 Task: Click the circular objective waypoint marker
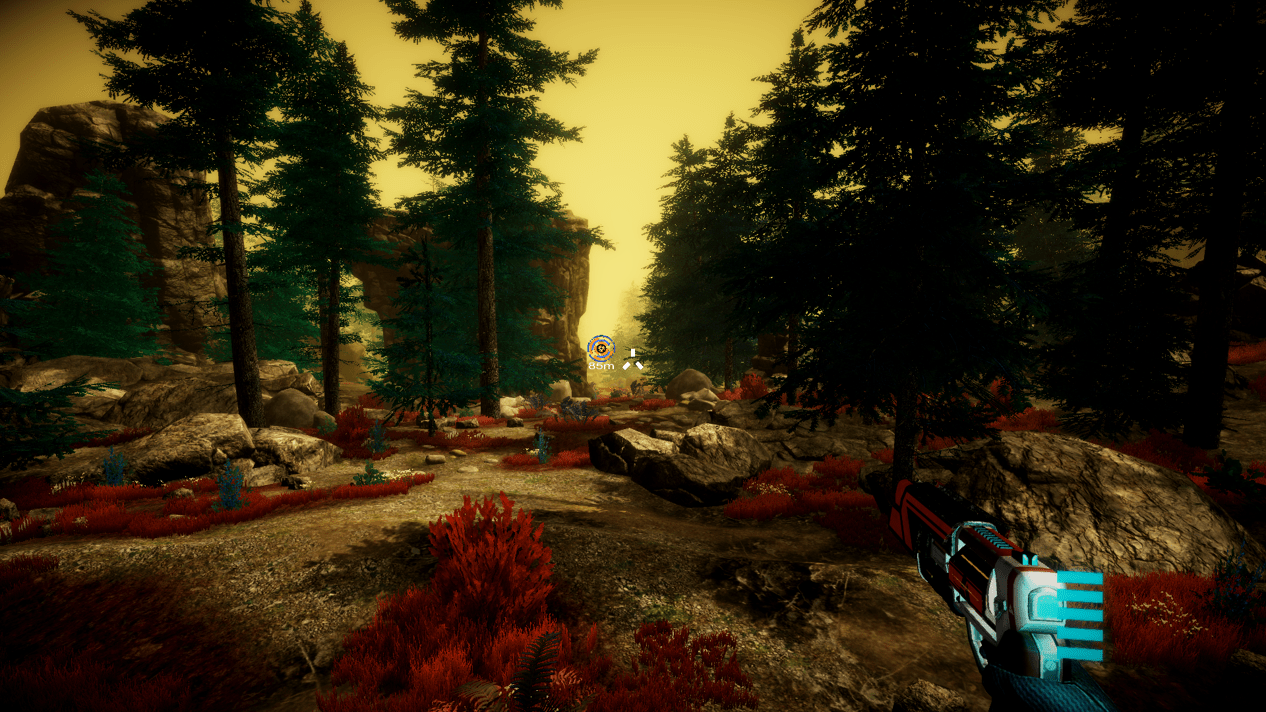600,347
